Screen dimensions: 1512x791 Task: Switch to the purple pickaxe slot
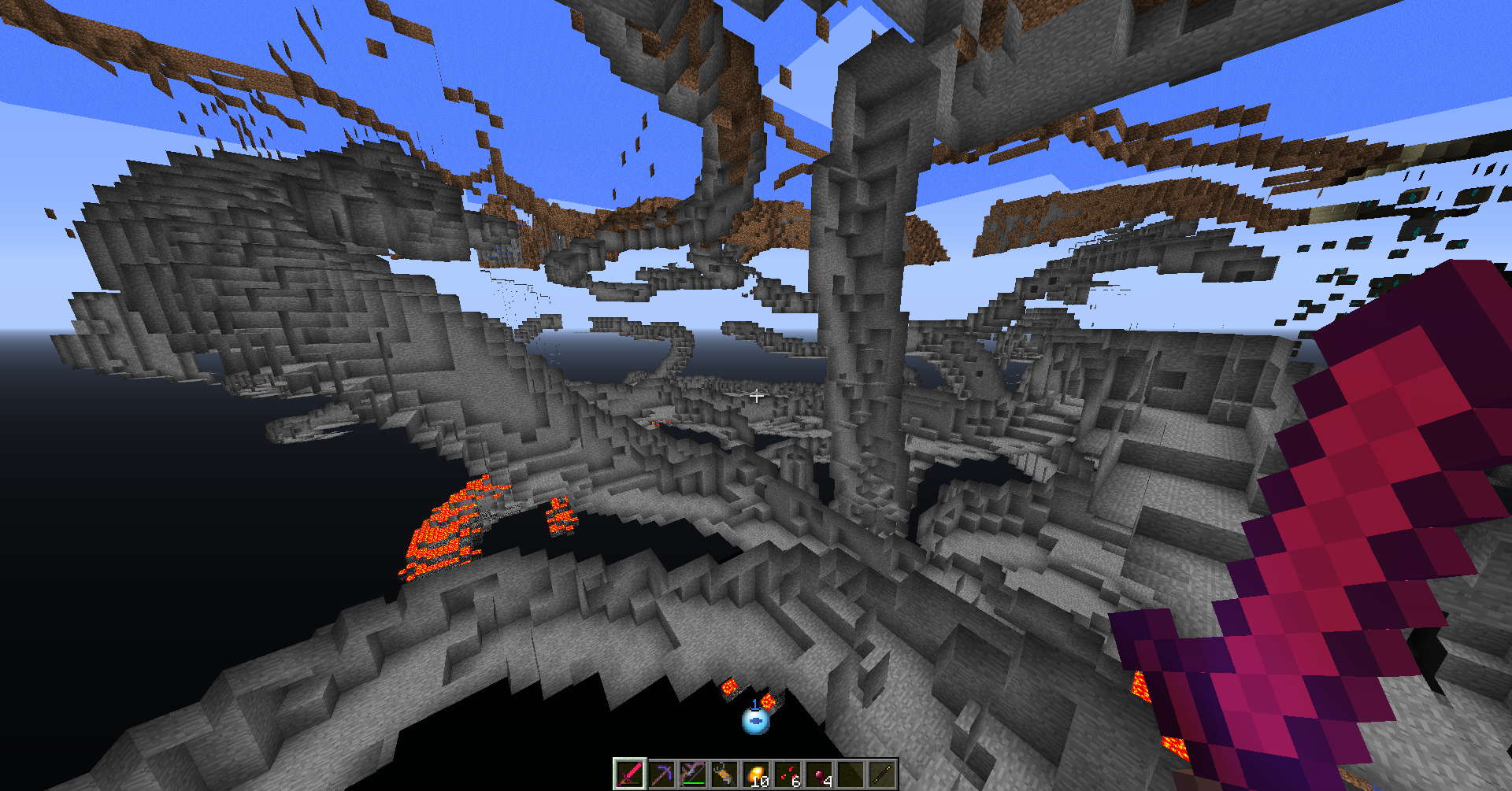(x=661, y=774)
